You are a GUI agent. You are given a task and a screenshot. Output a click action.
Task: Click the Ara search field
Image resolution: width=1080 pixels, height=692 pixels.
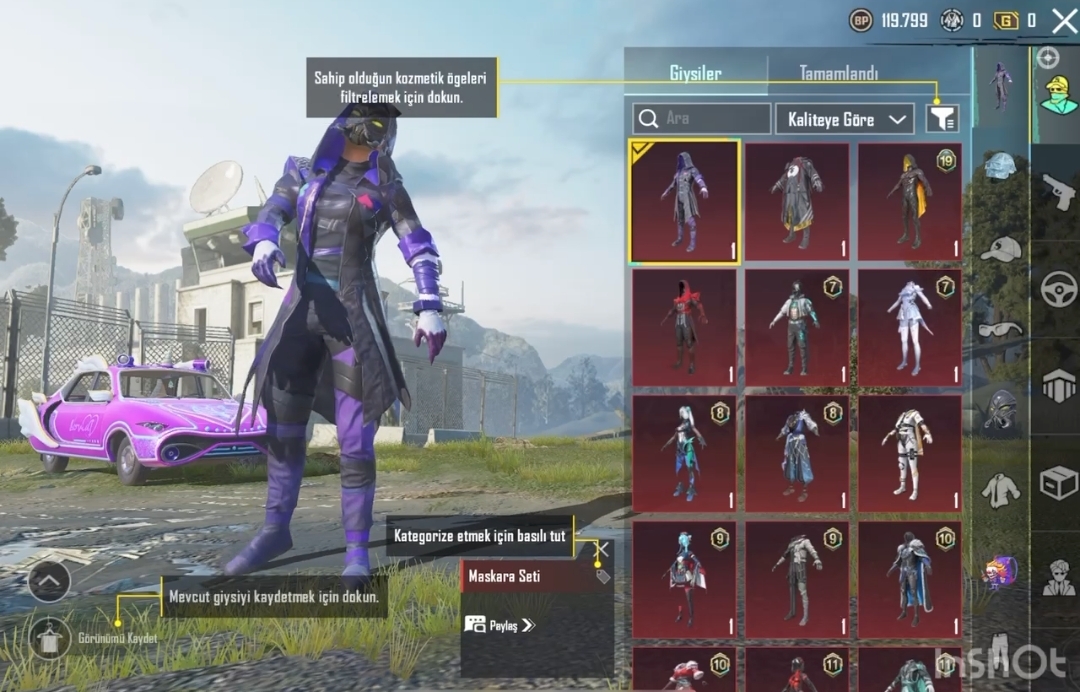click(702, 119)
